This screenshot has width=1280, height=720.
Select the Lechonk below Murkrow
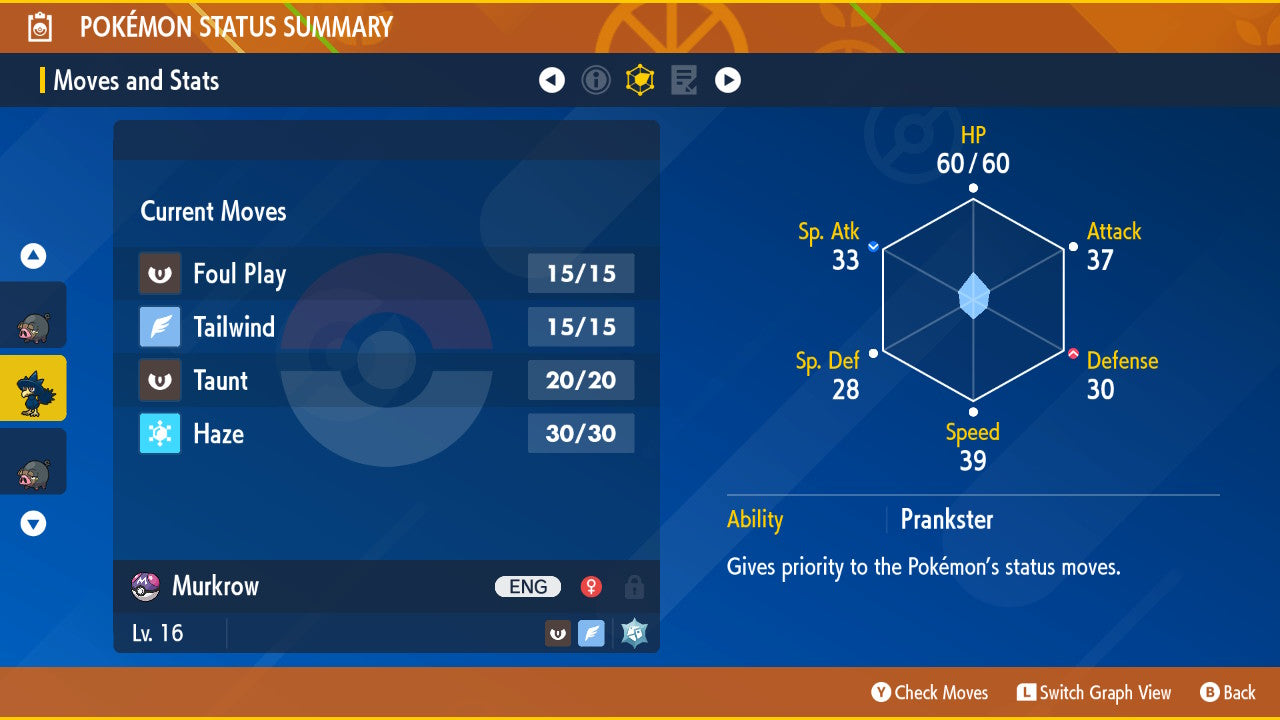tap(34, 462)
